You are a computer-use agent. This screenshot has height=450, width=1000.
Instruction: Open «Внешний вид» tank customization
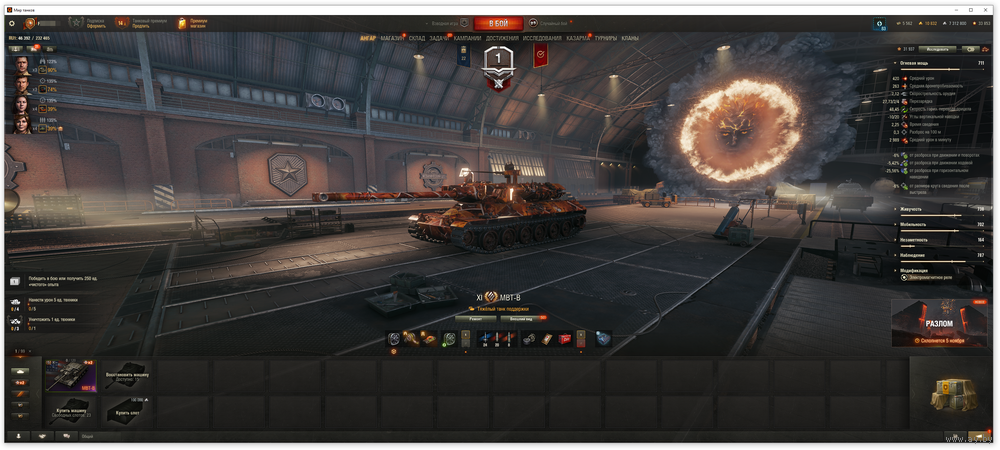pos(521,319)
